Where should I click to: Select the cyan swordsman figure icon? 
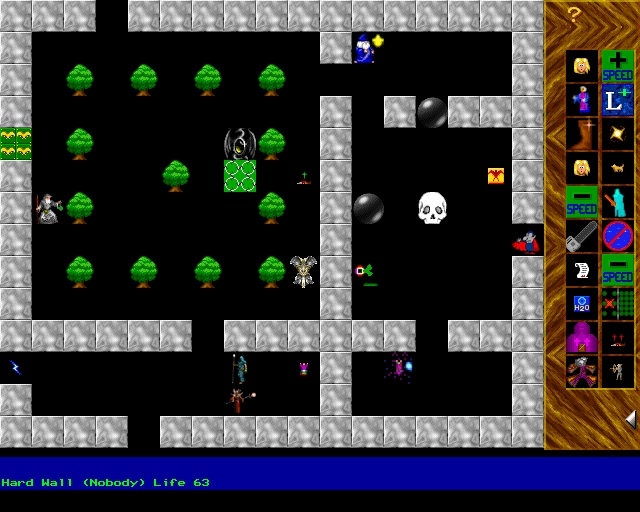pyautogui.click(x=617, y=202)
